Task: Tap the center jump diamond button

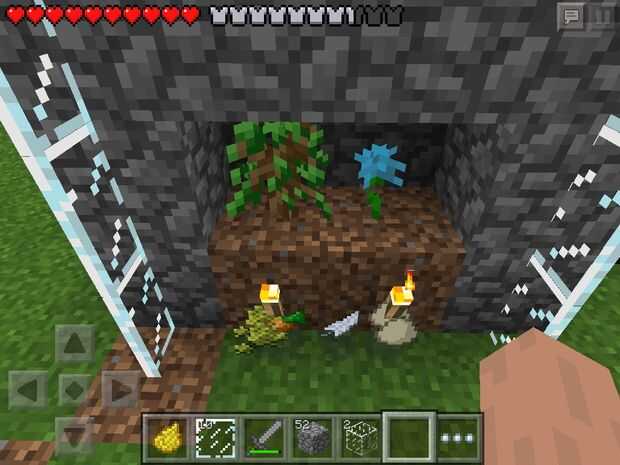Action: pos(75,389)
